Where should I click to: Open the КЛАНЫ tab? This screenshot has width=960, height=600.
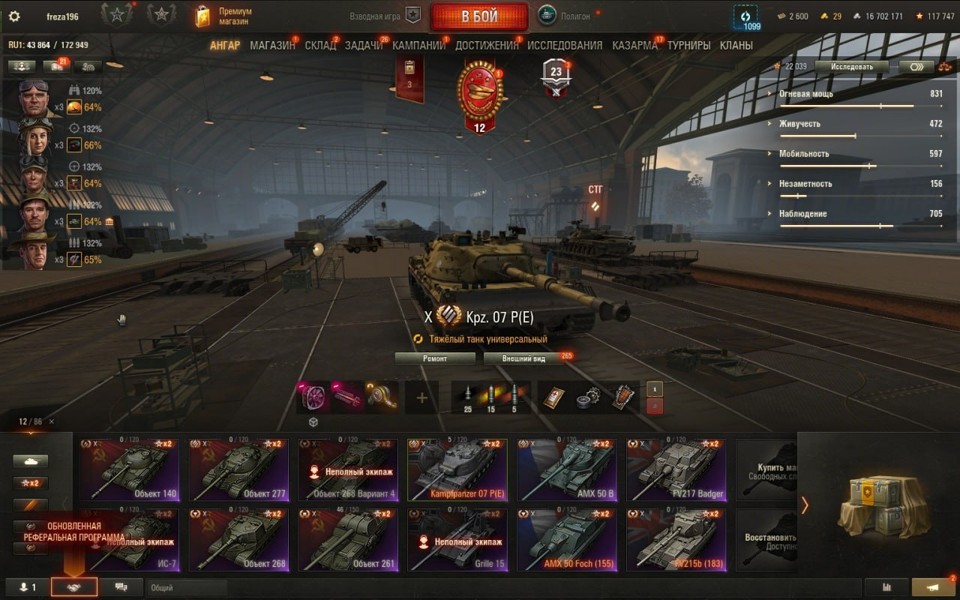(x=736, y=46)
